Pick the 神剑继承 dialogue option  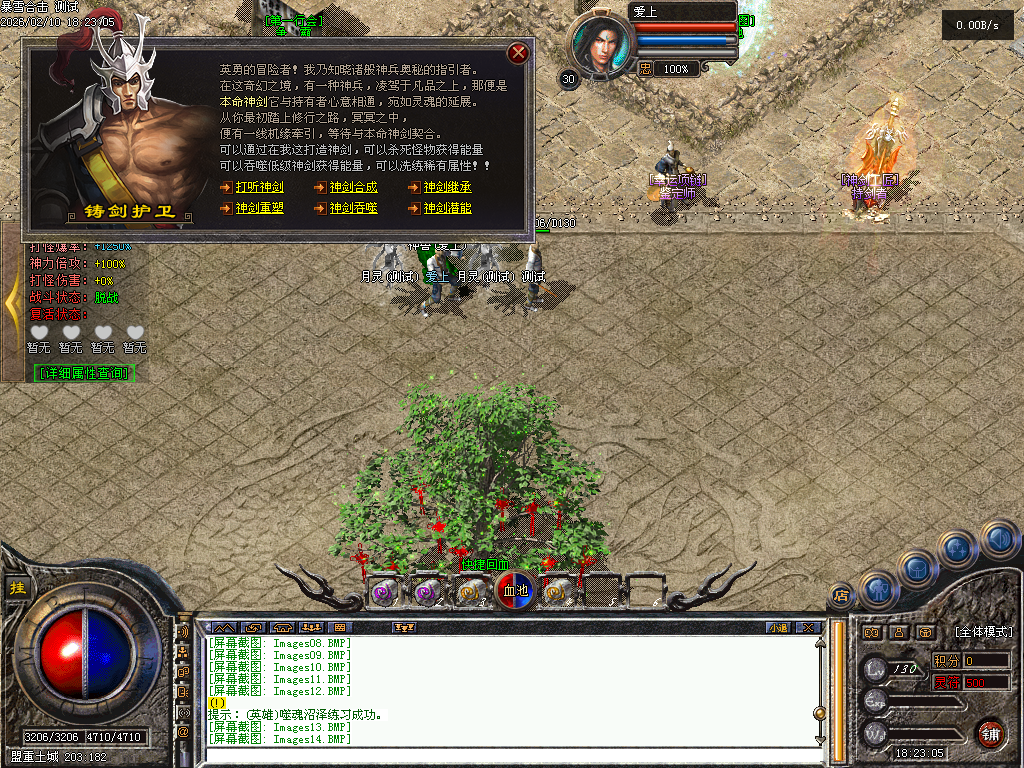click(447, 187)
